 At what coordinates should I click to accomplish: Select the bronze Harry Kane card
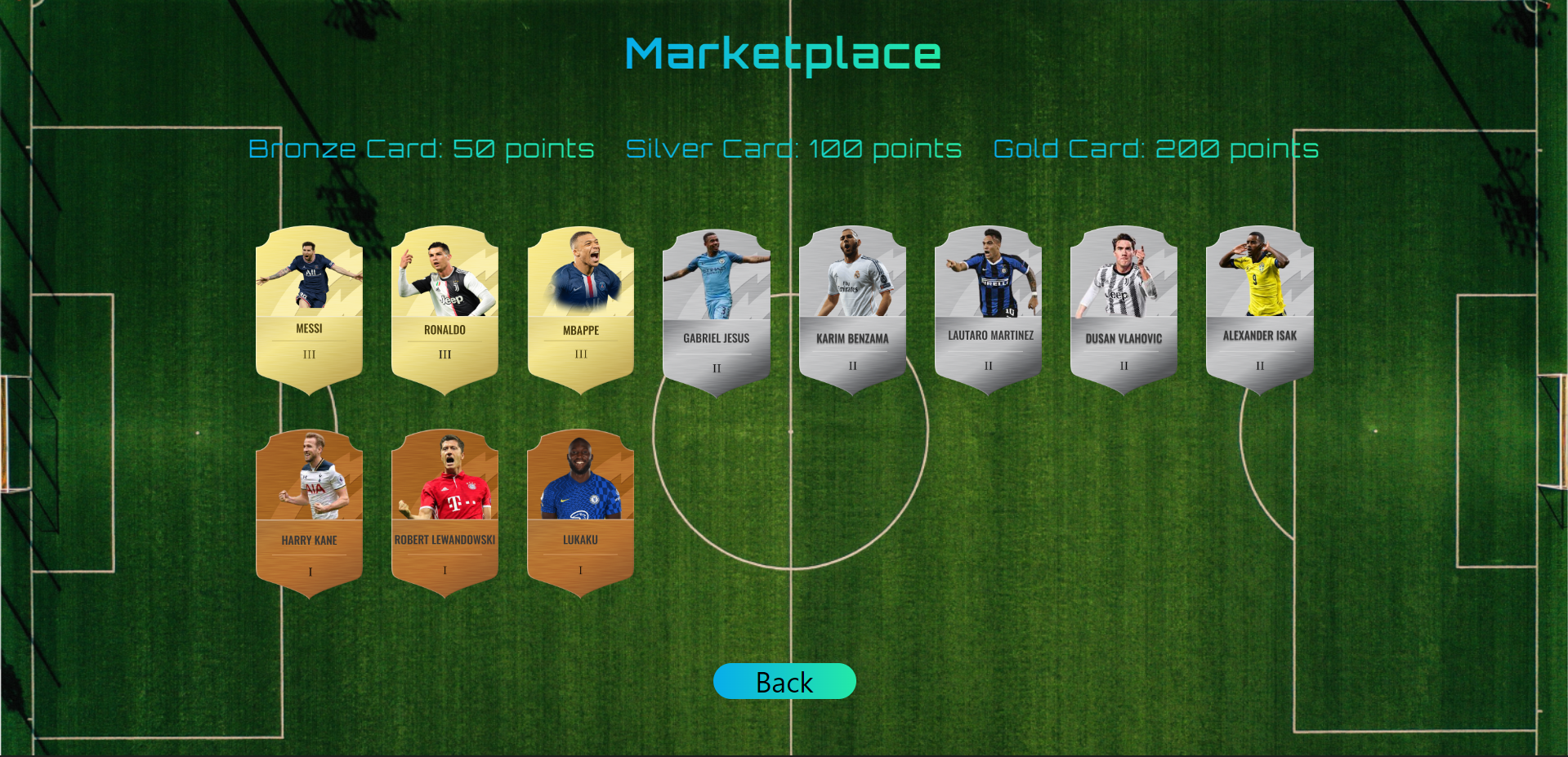[309, 513]
